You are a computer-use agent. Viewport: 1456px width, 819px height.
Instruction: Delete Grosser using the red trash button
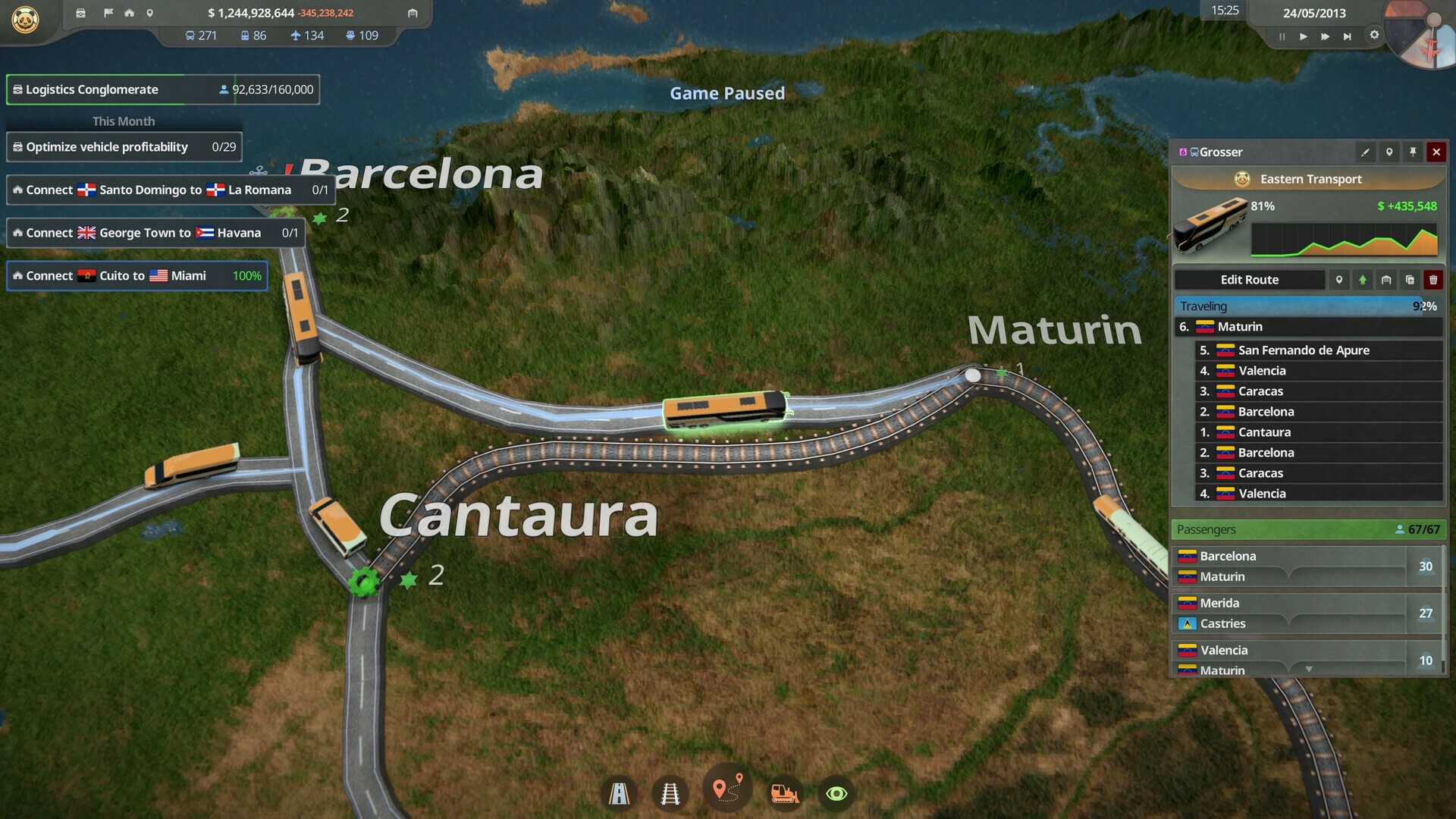[x=1434, y=280]
